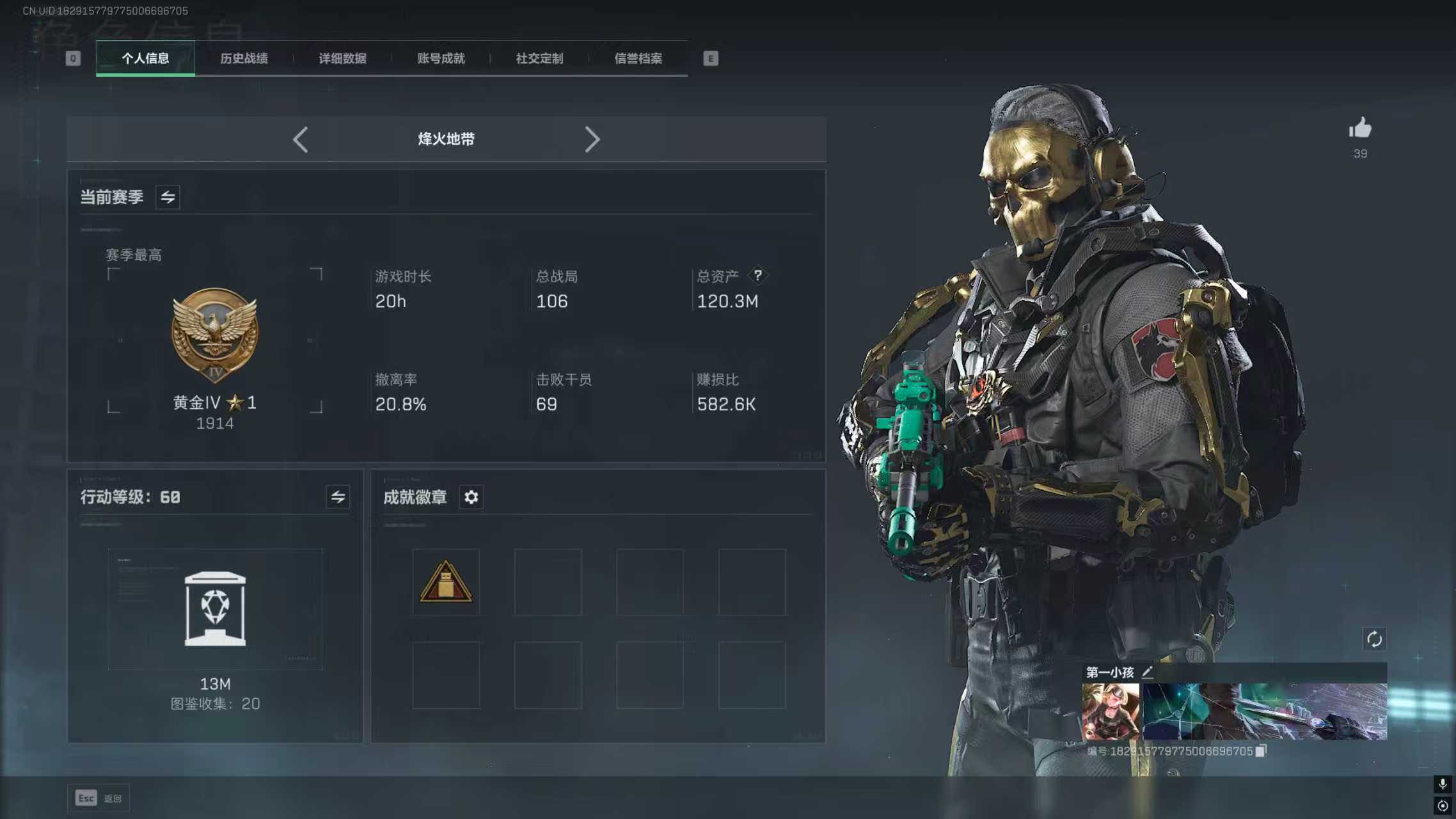Toggle the swap button in 行动等级 panel
The height and width of the screenshot is (819, 1456).
pyautogui.click(x=338, y=497)
